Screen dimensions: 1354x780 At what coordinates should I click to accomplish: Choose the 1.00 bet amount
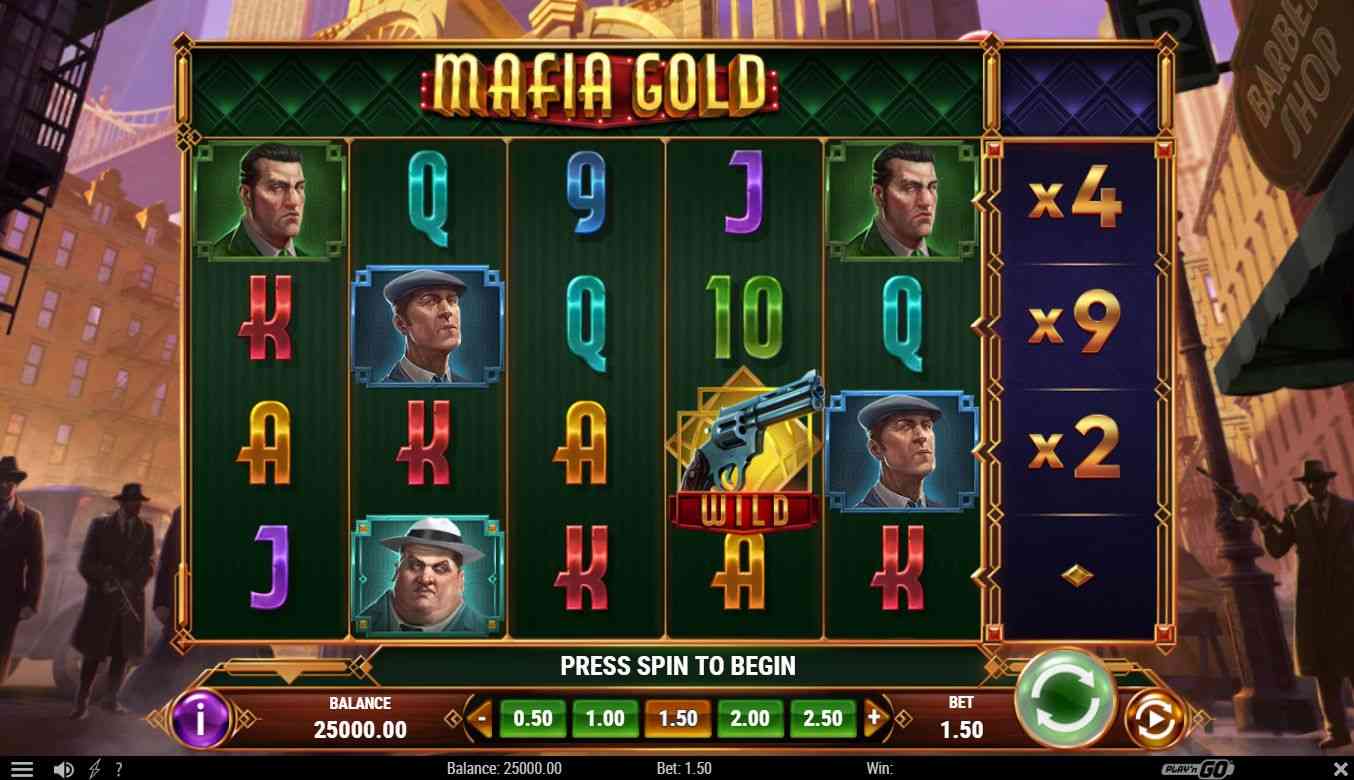click(604, 718)
